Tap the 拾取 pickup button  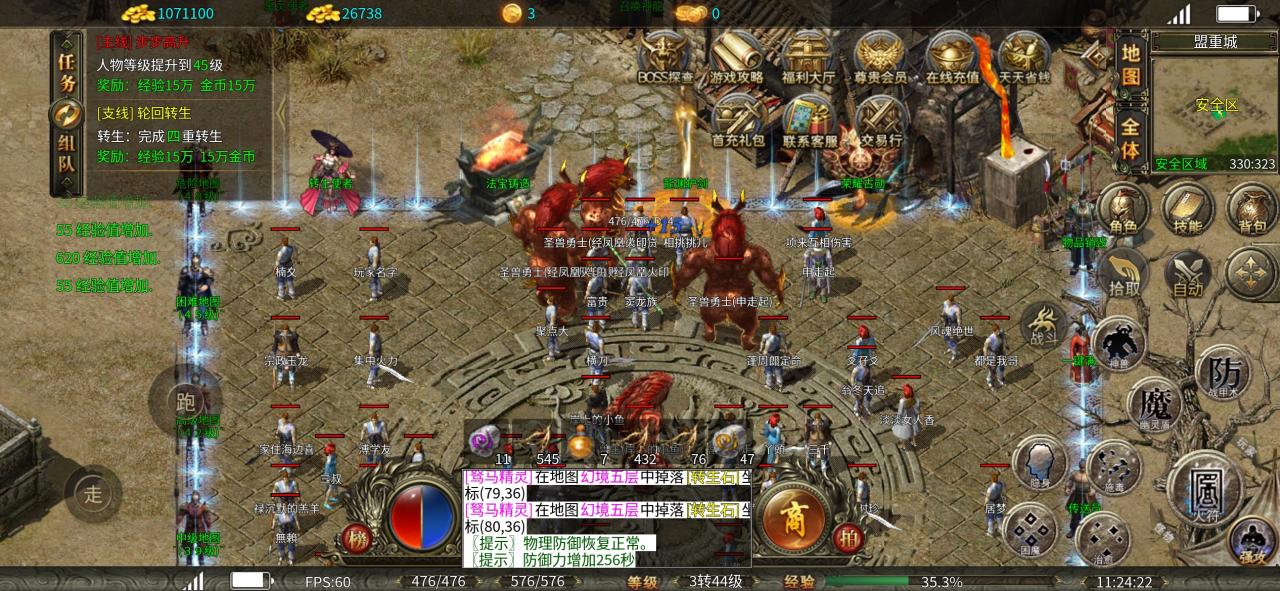pyautogui.click(x=1123, y=272)
